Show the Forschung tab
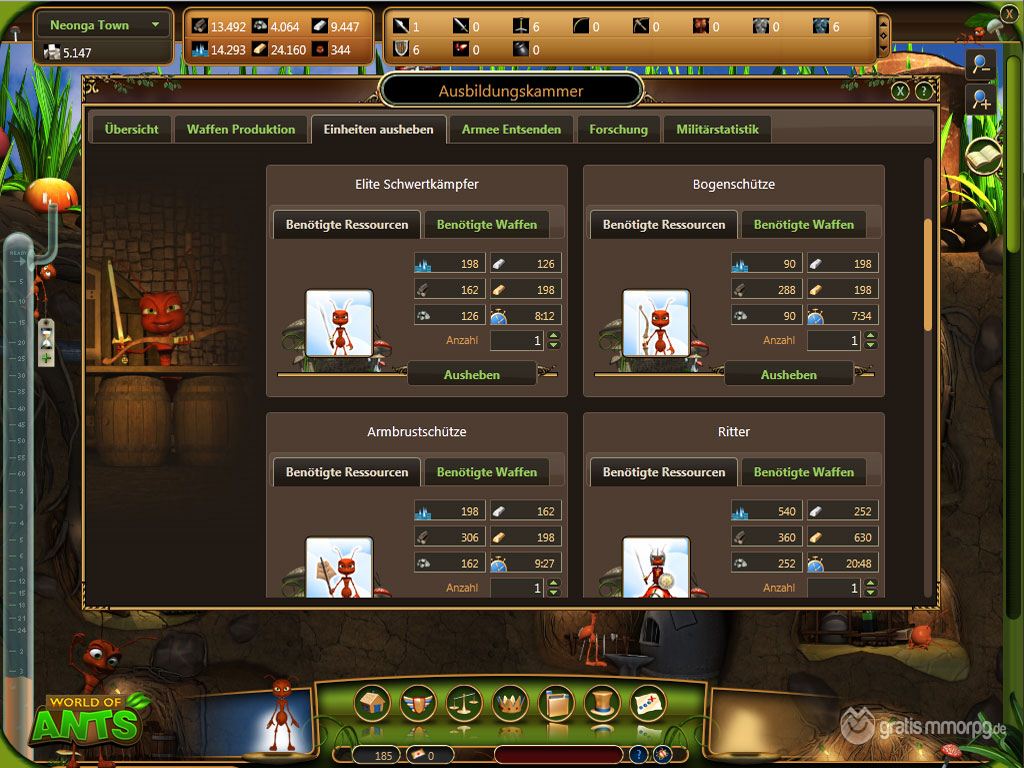The width and height of the screenshot is (1024, 768). (618, 129)
